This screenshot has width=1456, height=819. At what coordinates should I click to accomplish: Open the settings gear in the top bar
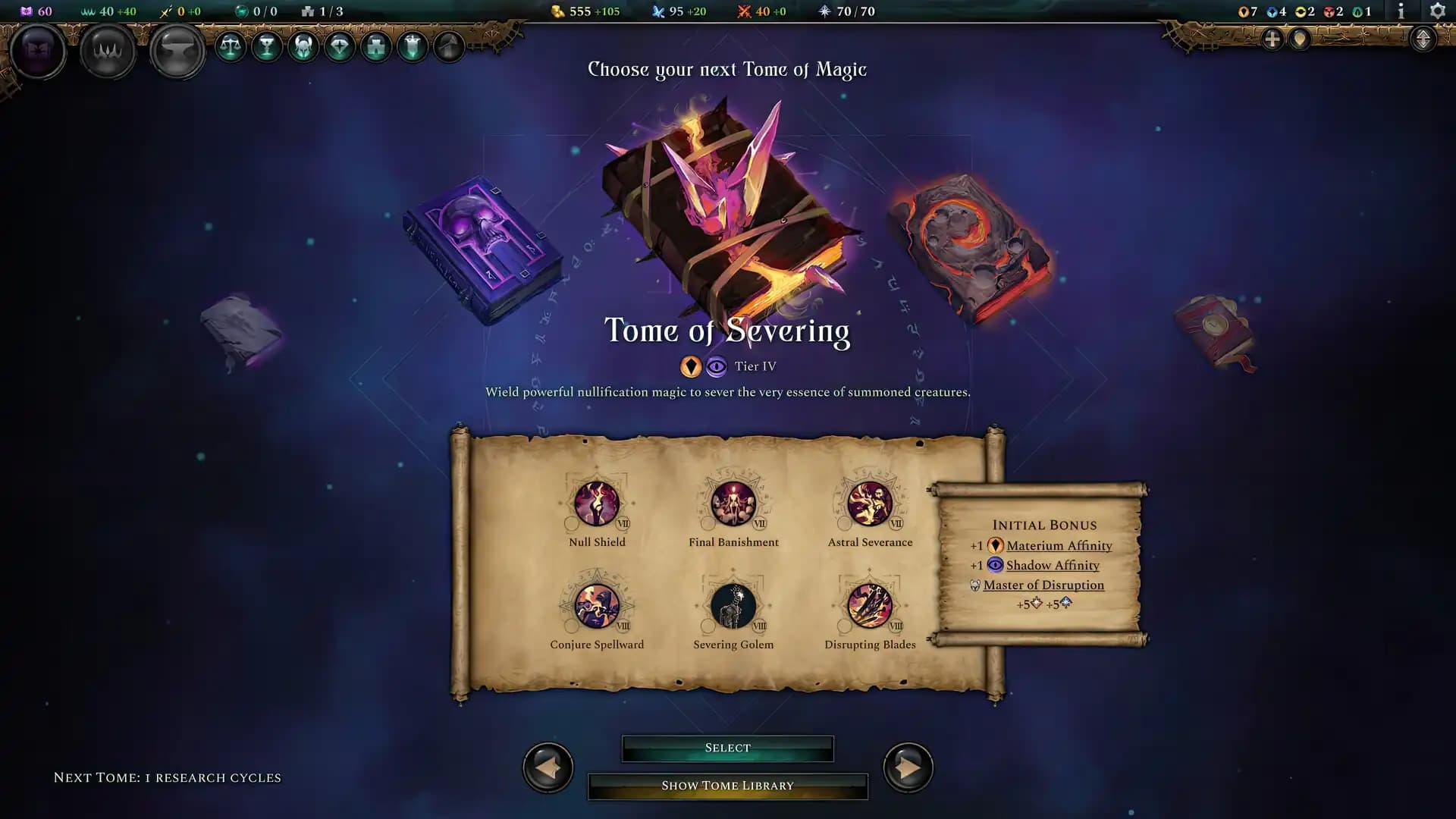pyautogui.click(x=1438, y=11)
